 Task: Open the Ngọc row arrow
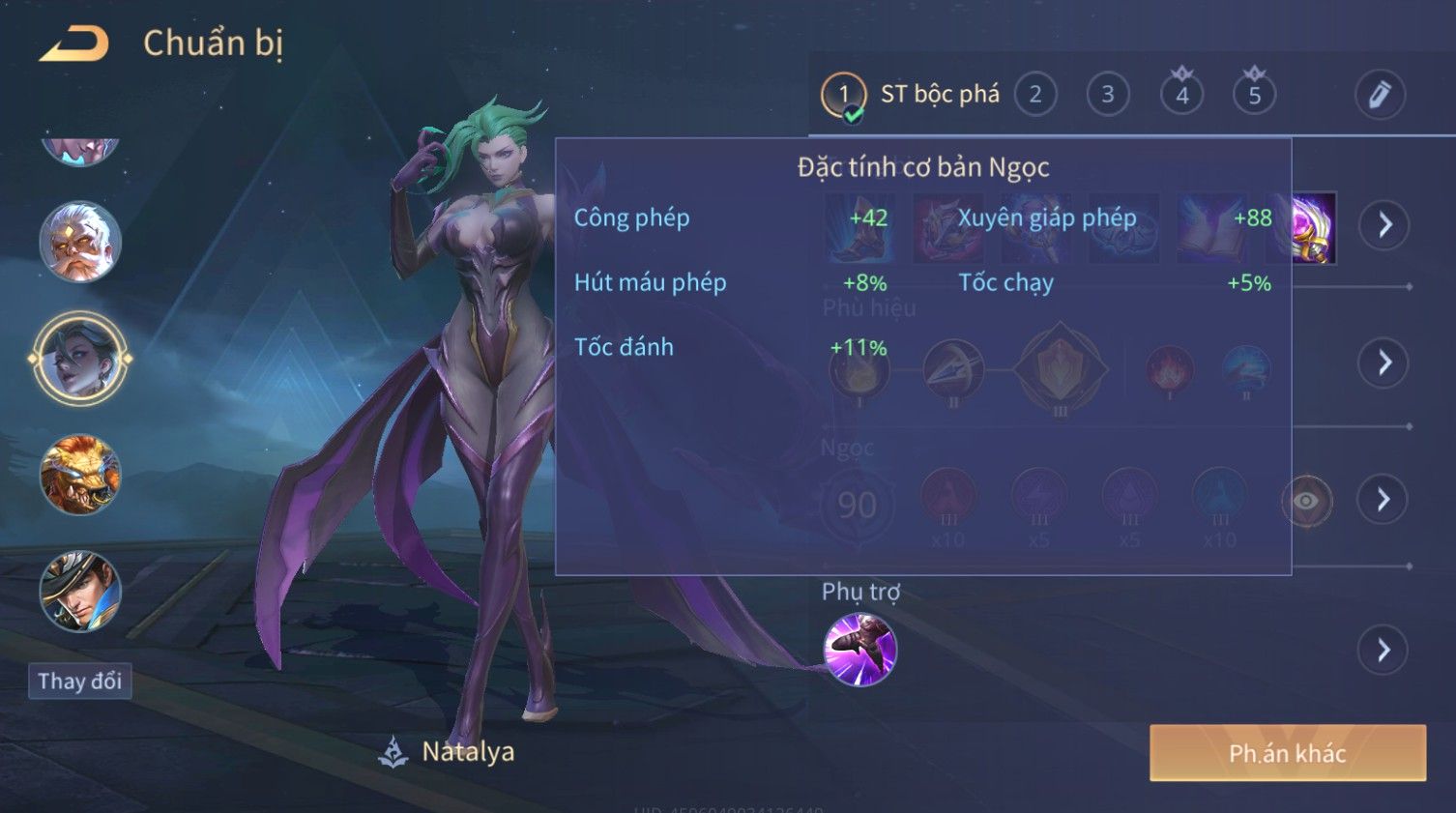1383,500
